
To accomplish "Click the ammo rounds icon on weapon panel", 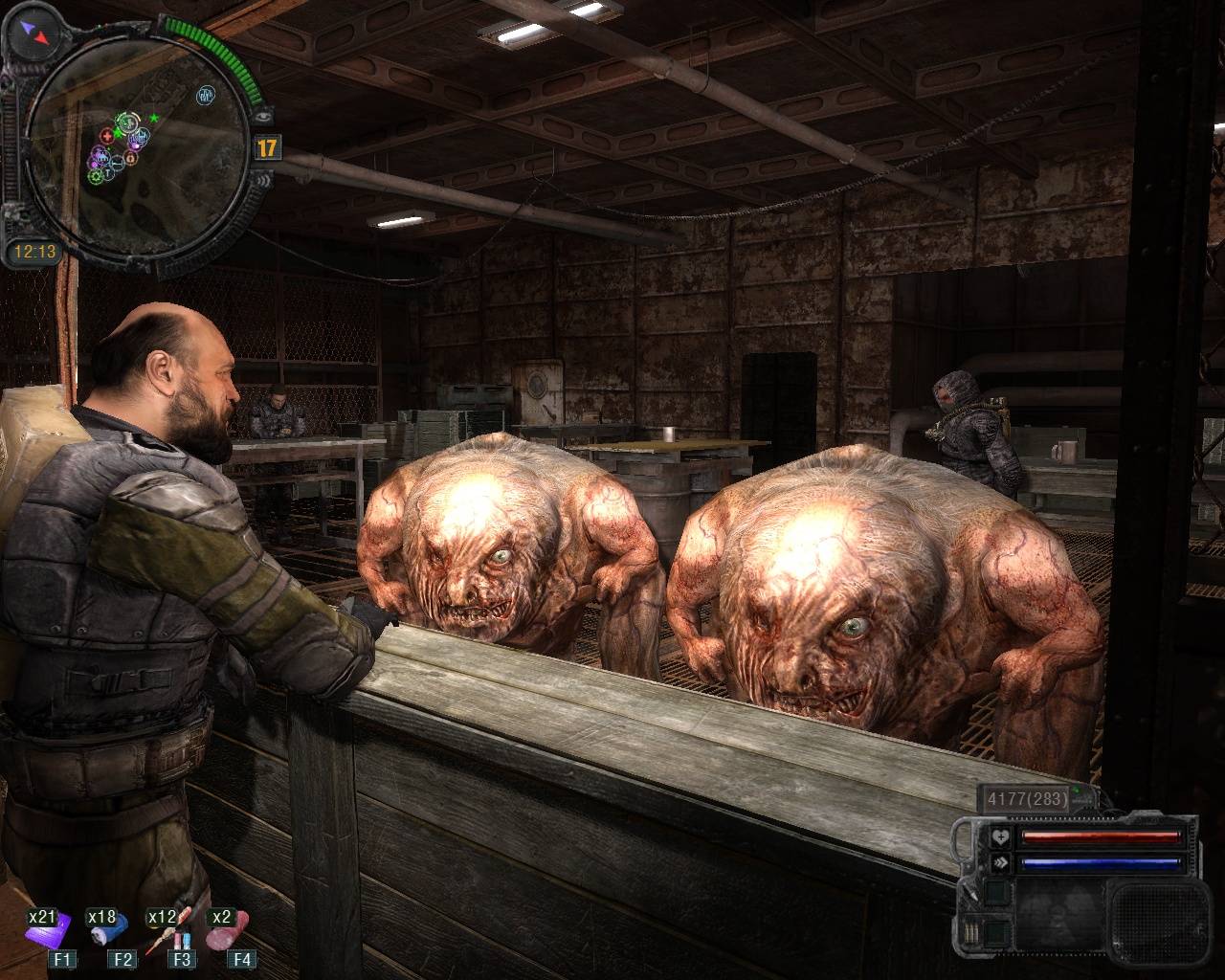I will coord(972,932).
